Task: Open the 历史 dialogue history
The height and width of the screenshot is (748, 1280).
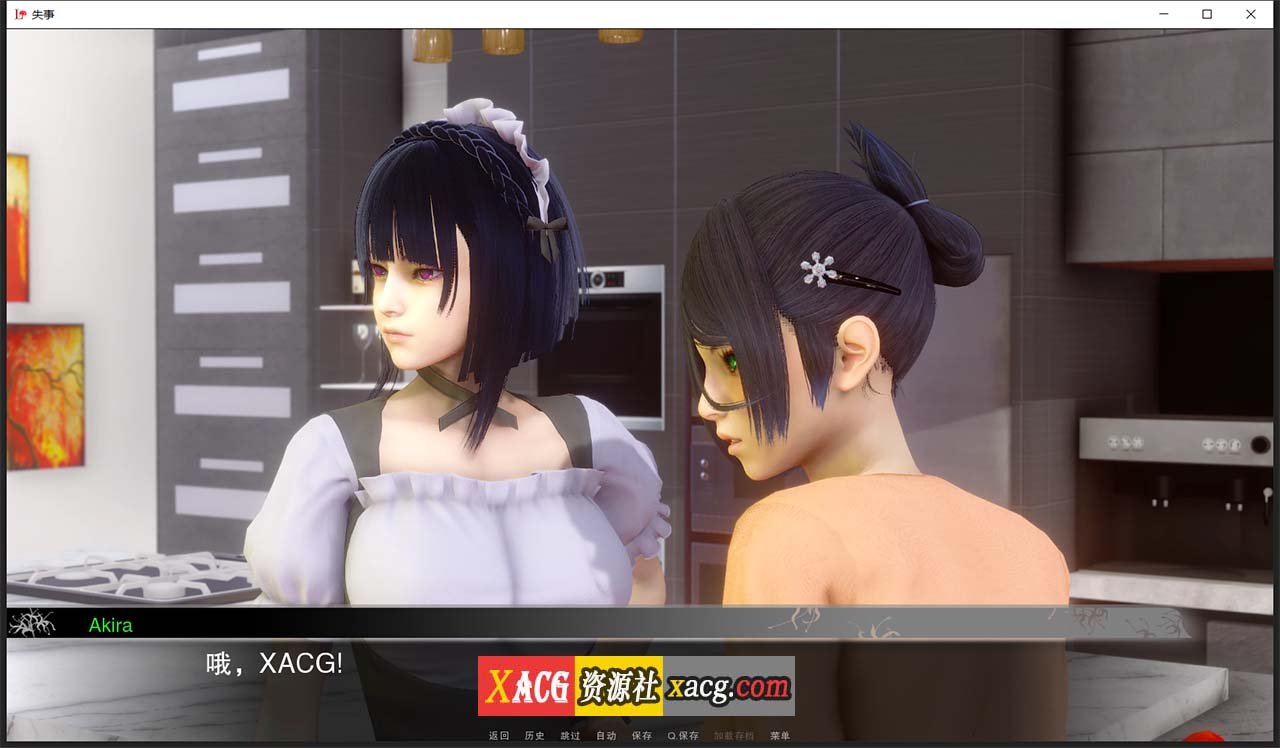Action: coord(534,735)
